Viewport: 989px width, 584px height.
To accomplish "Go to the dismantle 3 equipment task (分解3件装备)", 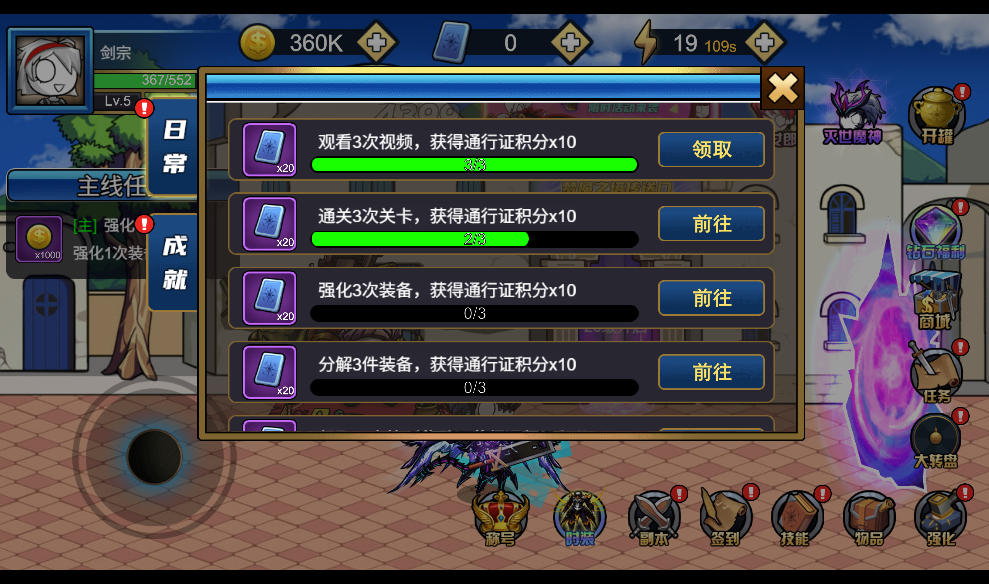I will [711, 372].
